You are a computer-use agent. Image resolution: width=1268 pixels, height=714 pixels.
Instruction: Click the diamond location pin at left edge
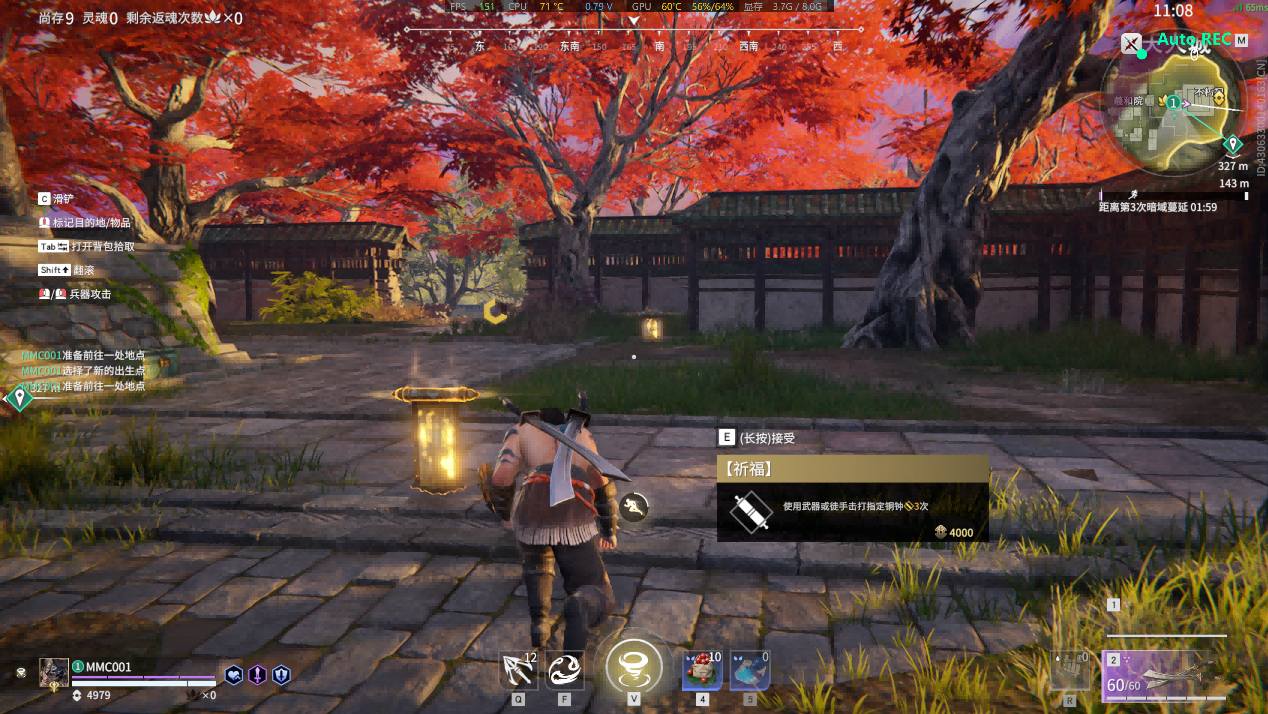pos(19,399)
